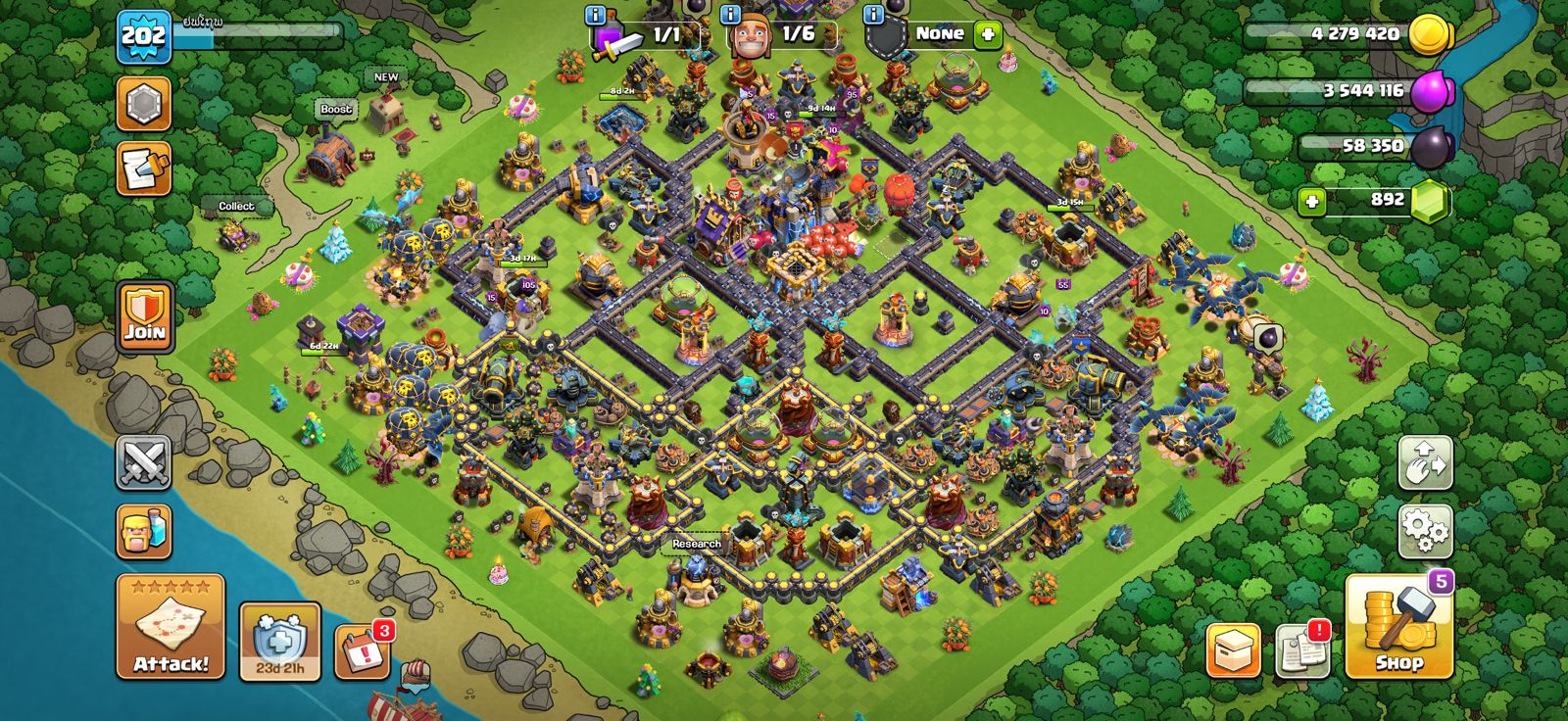Image resolution: width=1568 pixels, height=721 pixels.
Task: Open the Shop
Action: coord(1398,627)
